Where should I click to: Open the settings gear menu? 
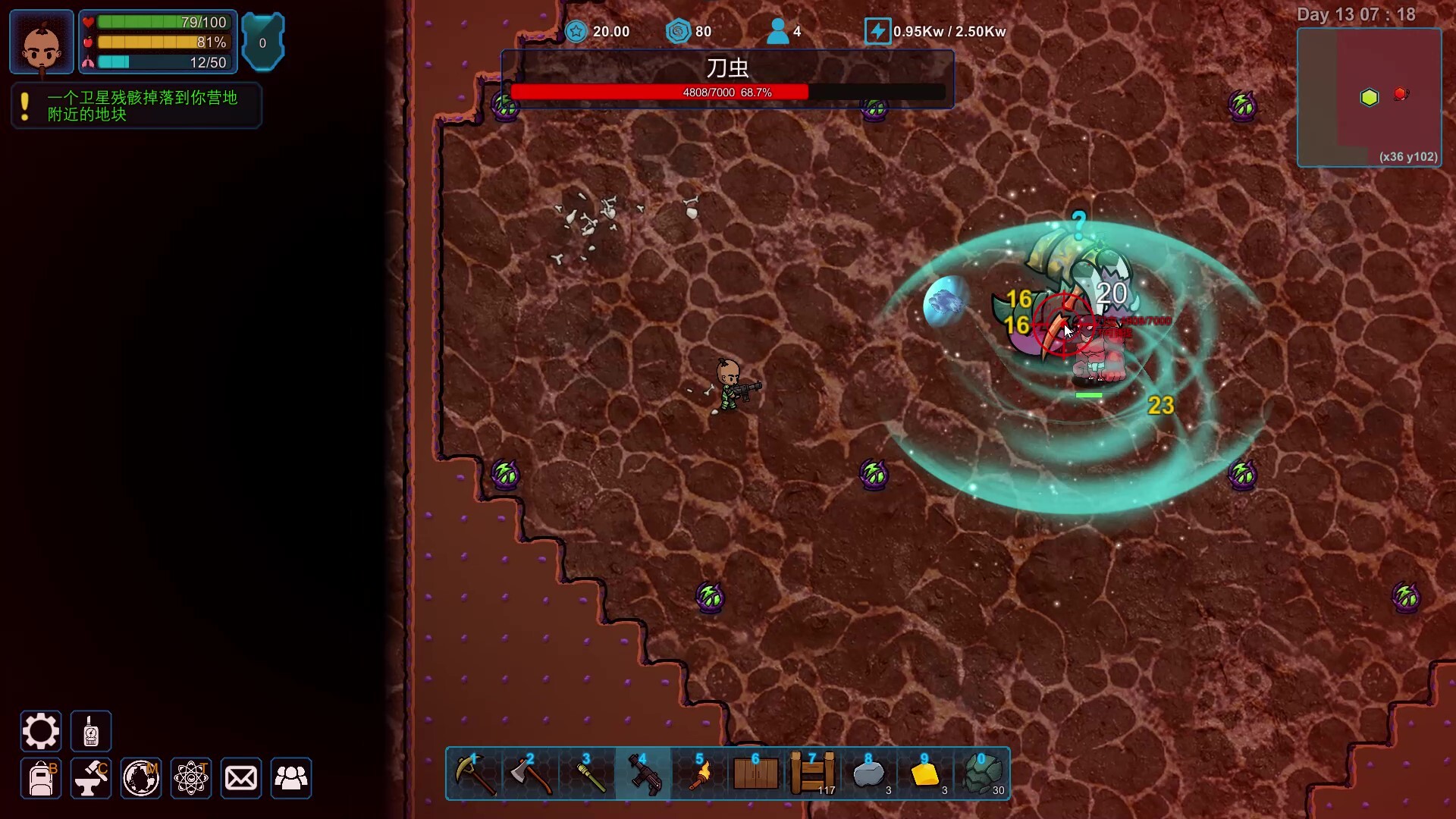pos(40,730)
